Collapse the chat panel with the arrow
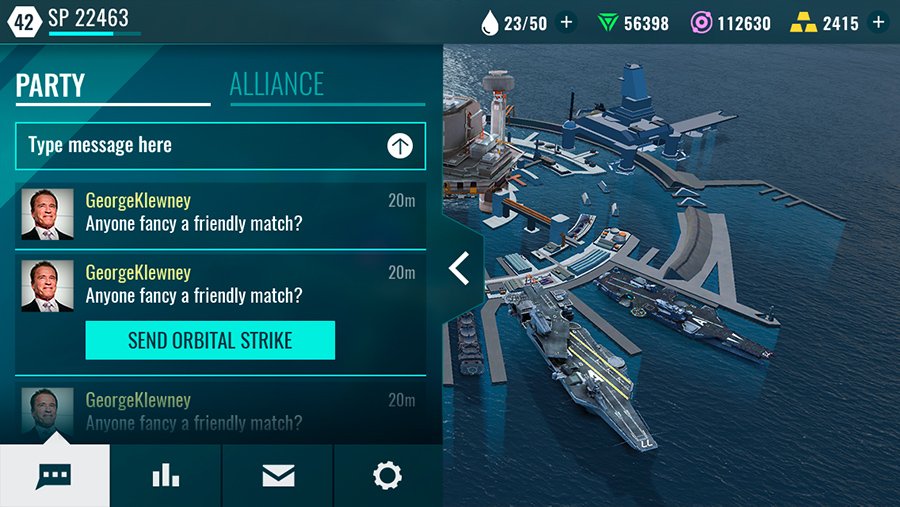The width and height of the screenshot is (900, 507). [460, 268]
